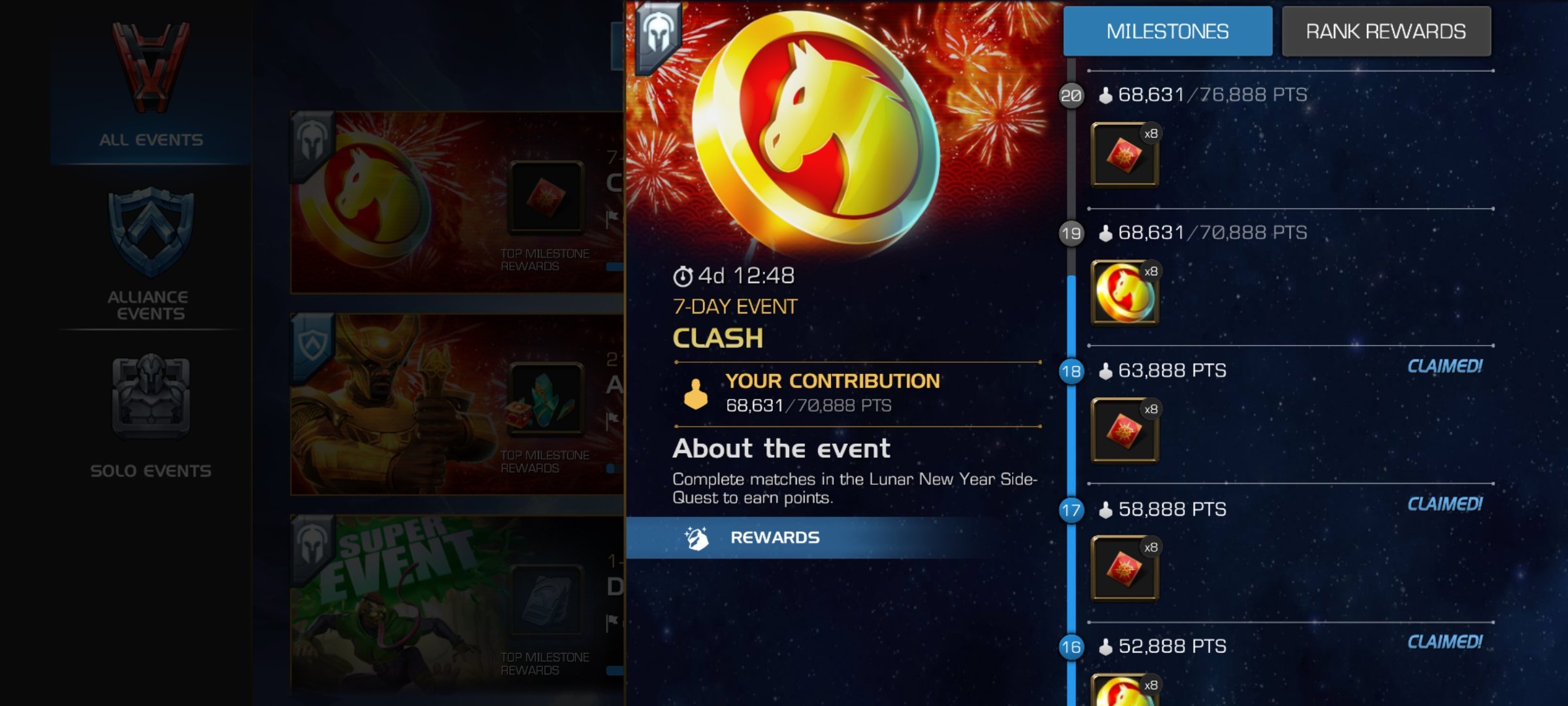Open the red crystal reward at milestone 20
1568x706 pixels.
pyautogui.click(x=1124, y=154)
